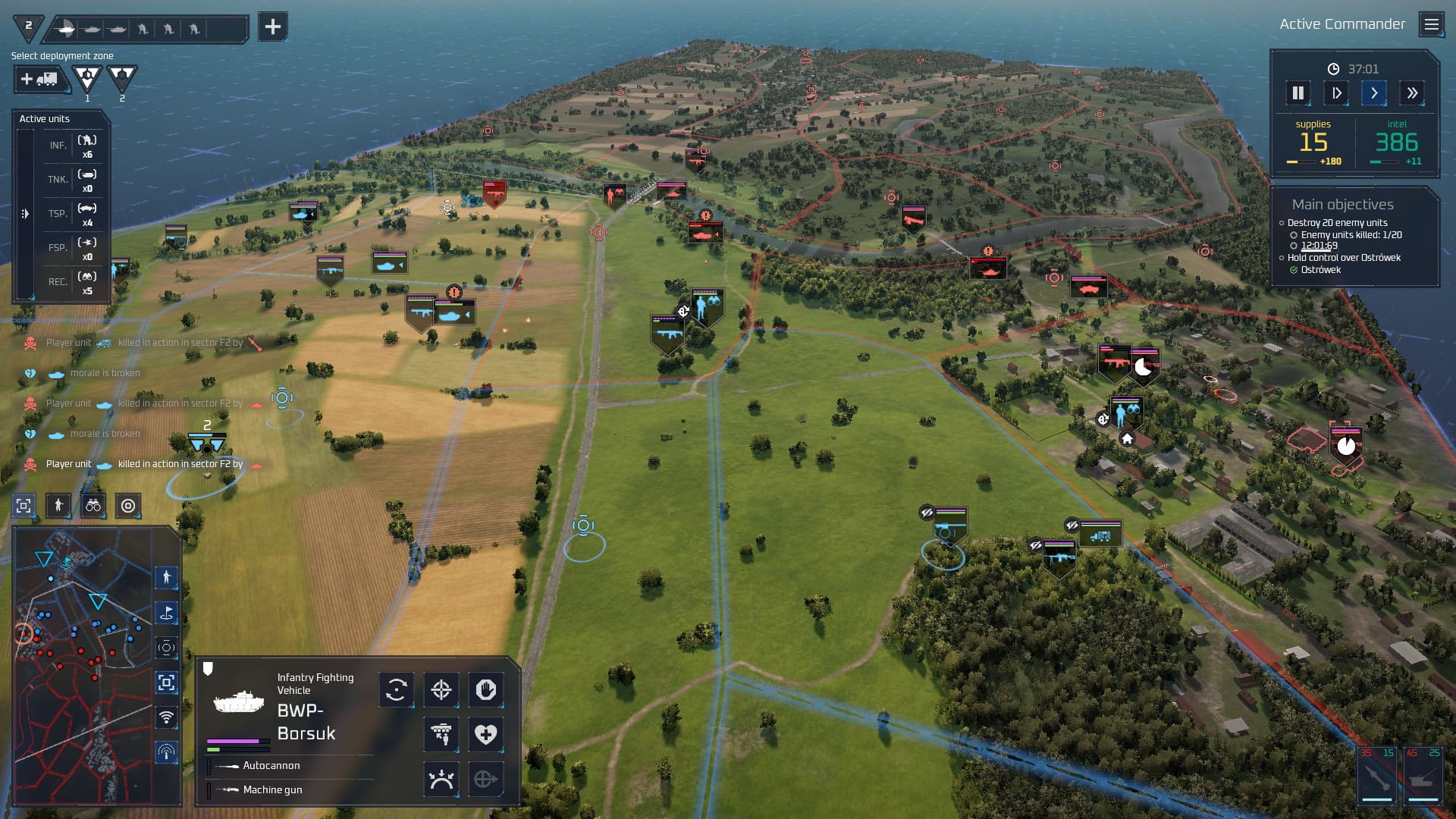The width and height of the screenshot is (1456, 819).
Task: Choose deployment zone 1 triangle
Action: coord(86,77)
